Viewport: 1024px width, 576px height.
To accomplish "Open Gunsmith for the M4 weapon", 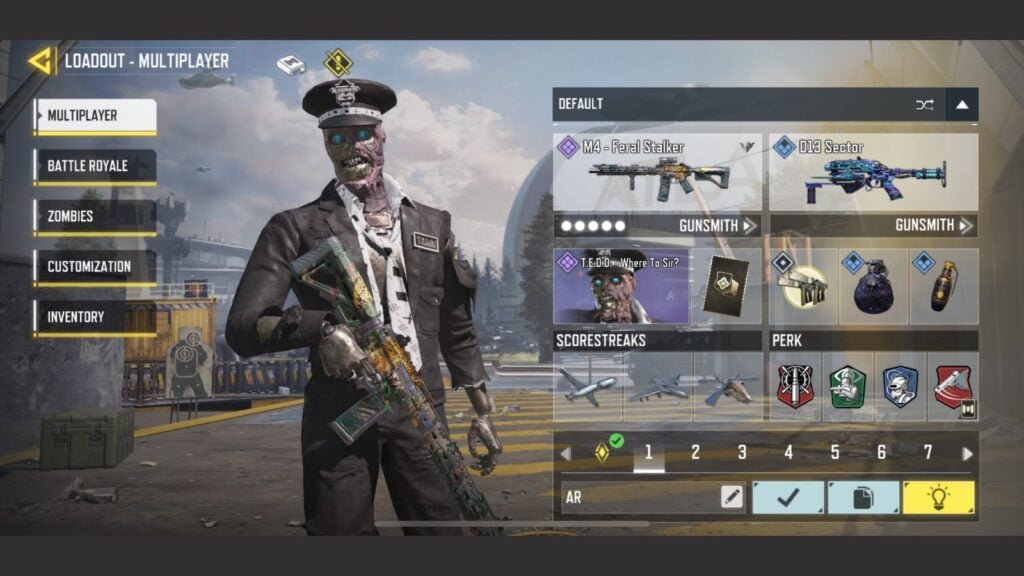I will click(717, 226).
